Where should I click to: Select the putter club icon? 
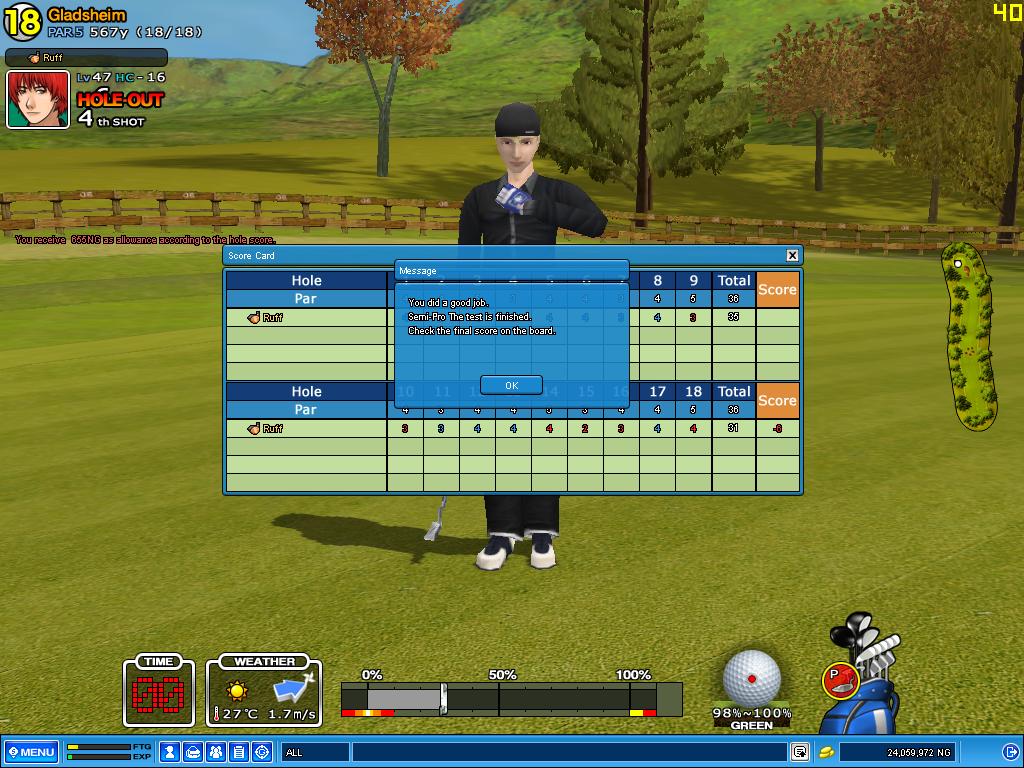pos(841,680)
